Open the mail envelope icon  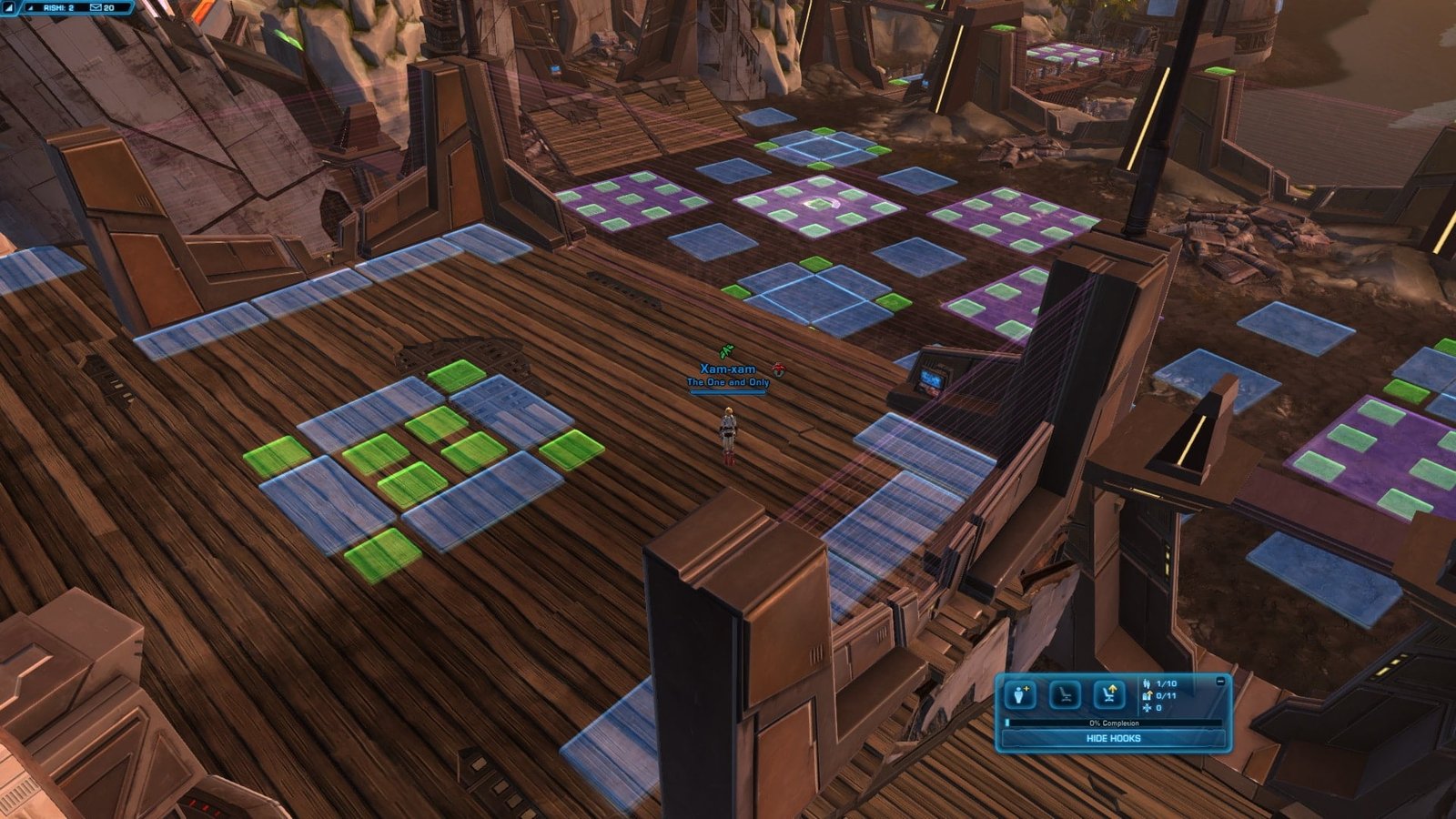click(x=96, y=7)
